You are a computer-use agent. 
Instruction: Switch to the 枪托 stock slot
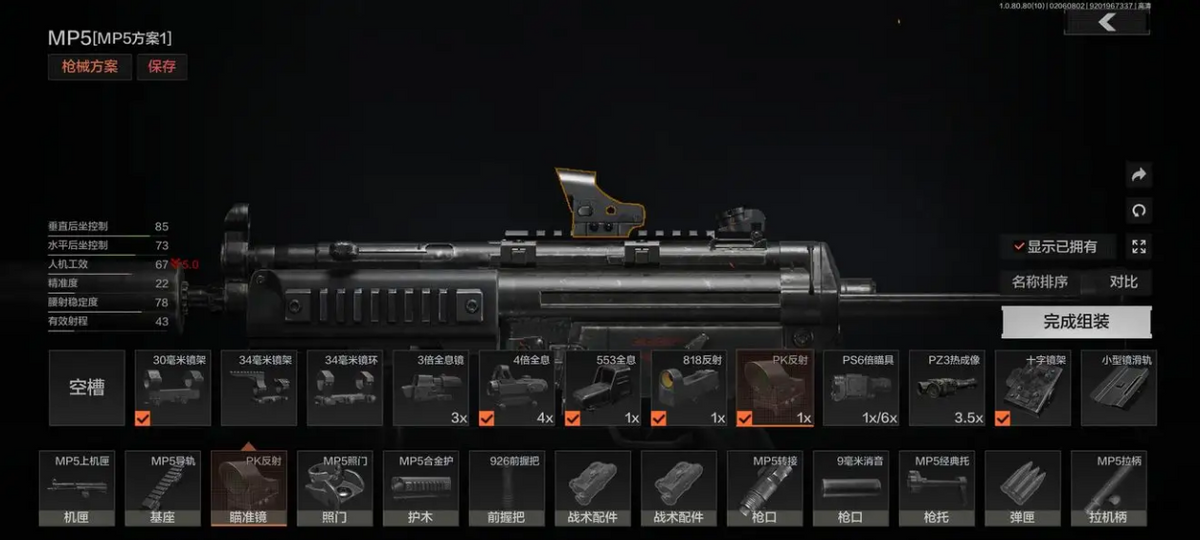pyautogui.click(x=937, y=489)
